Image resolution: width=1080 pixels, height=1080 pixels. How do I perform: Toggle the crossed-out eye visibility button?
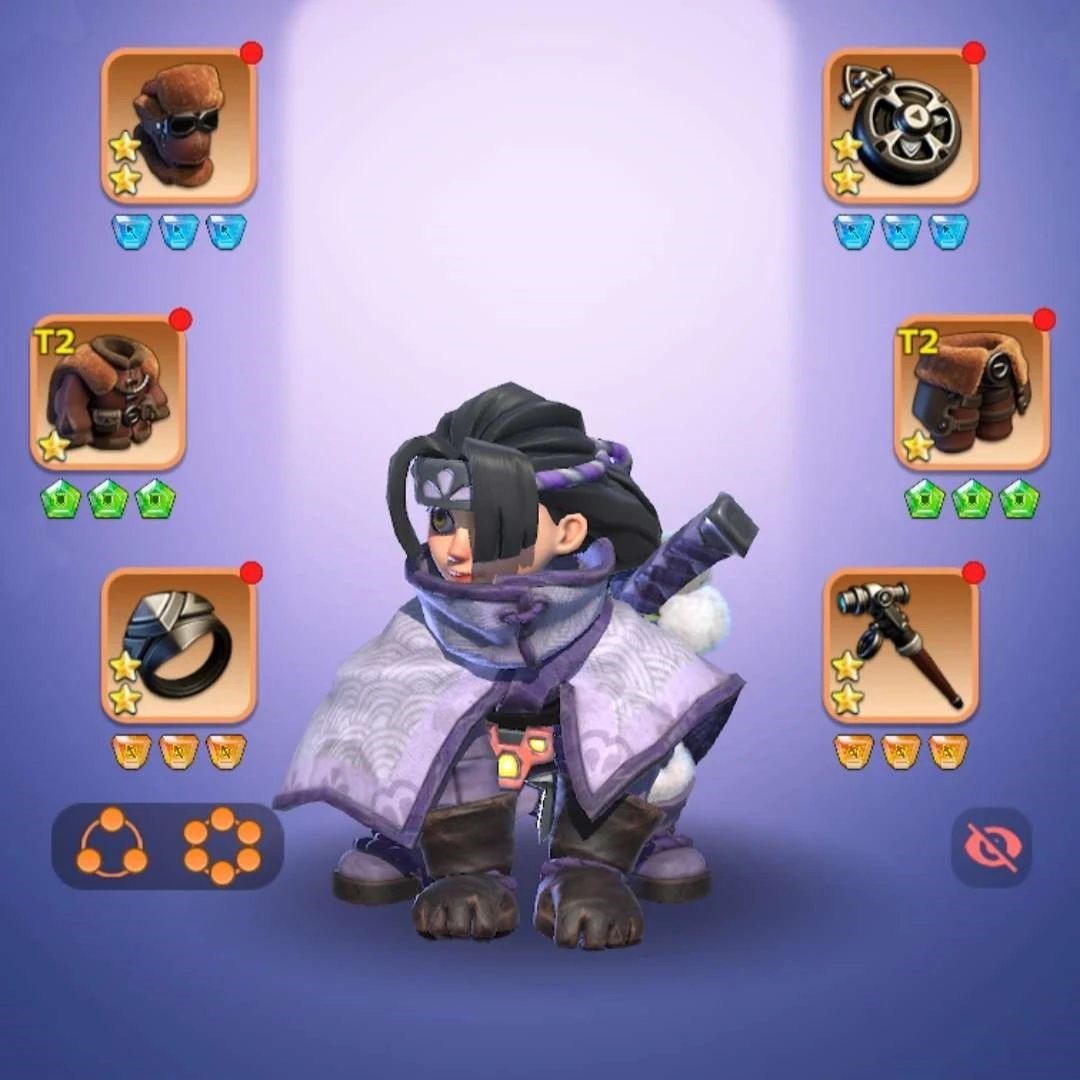(991, 847)
